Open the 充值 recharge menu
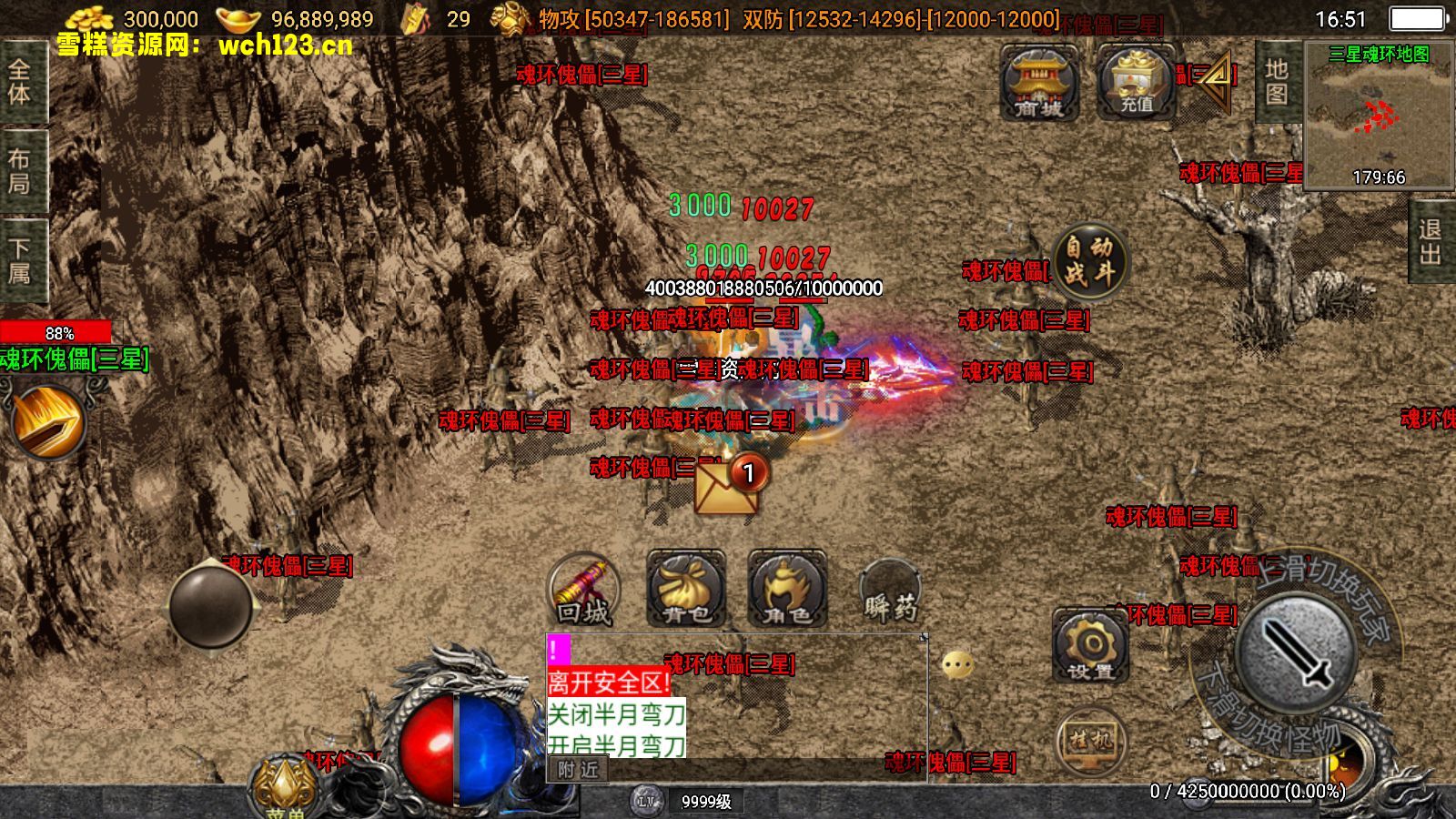The image size is (1456, 819). 1136,83
